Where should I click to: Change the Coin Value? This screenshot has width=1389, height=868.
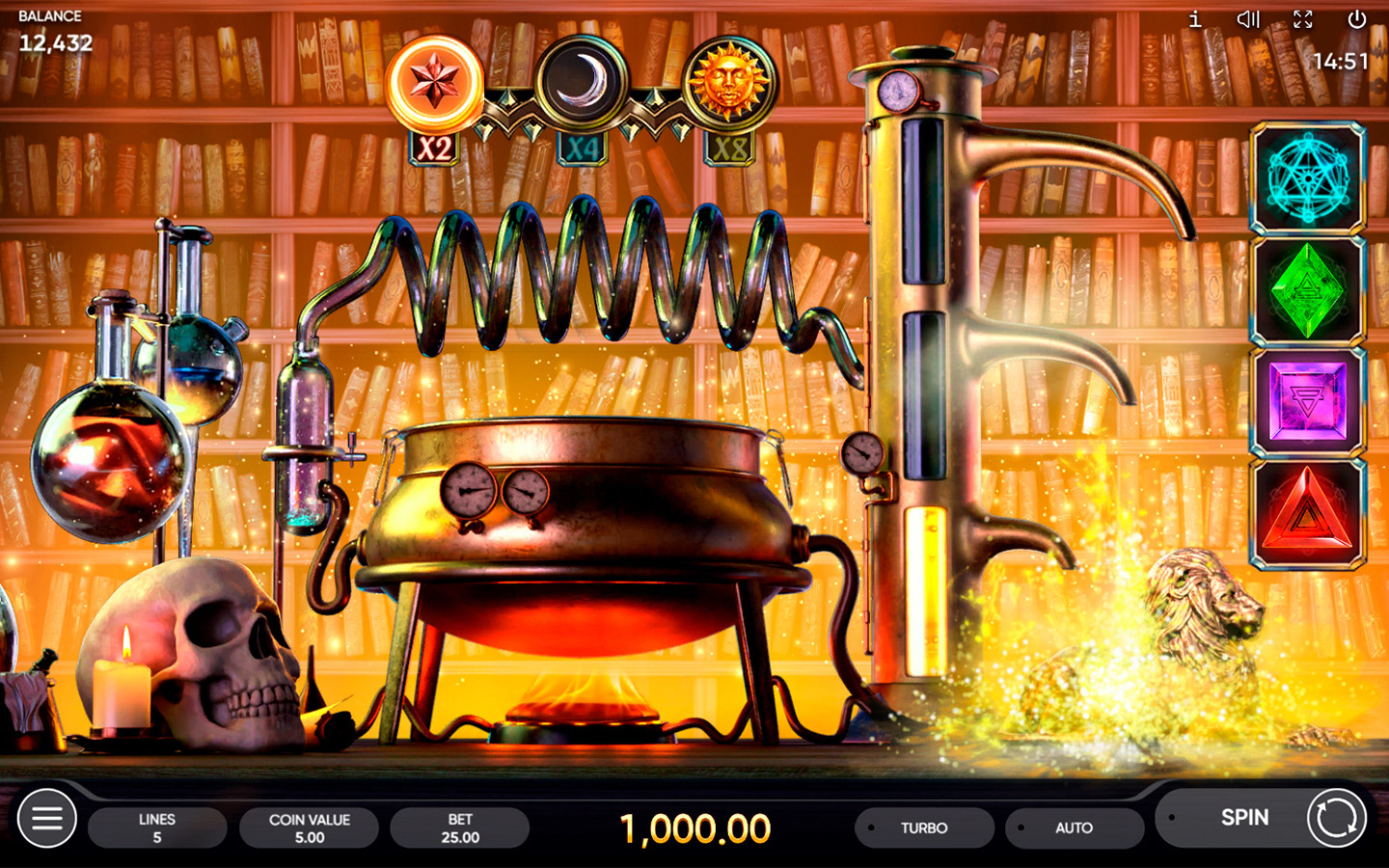pos(309,827)
